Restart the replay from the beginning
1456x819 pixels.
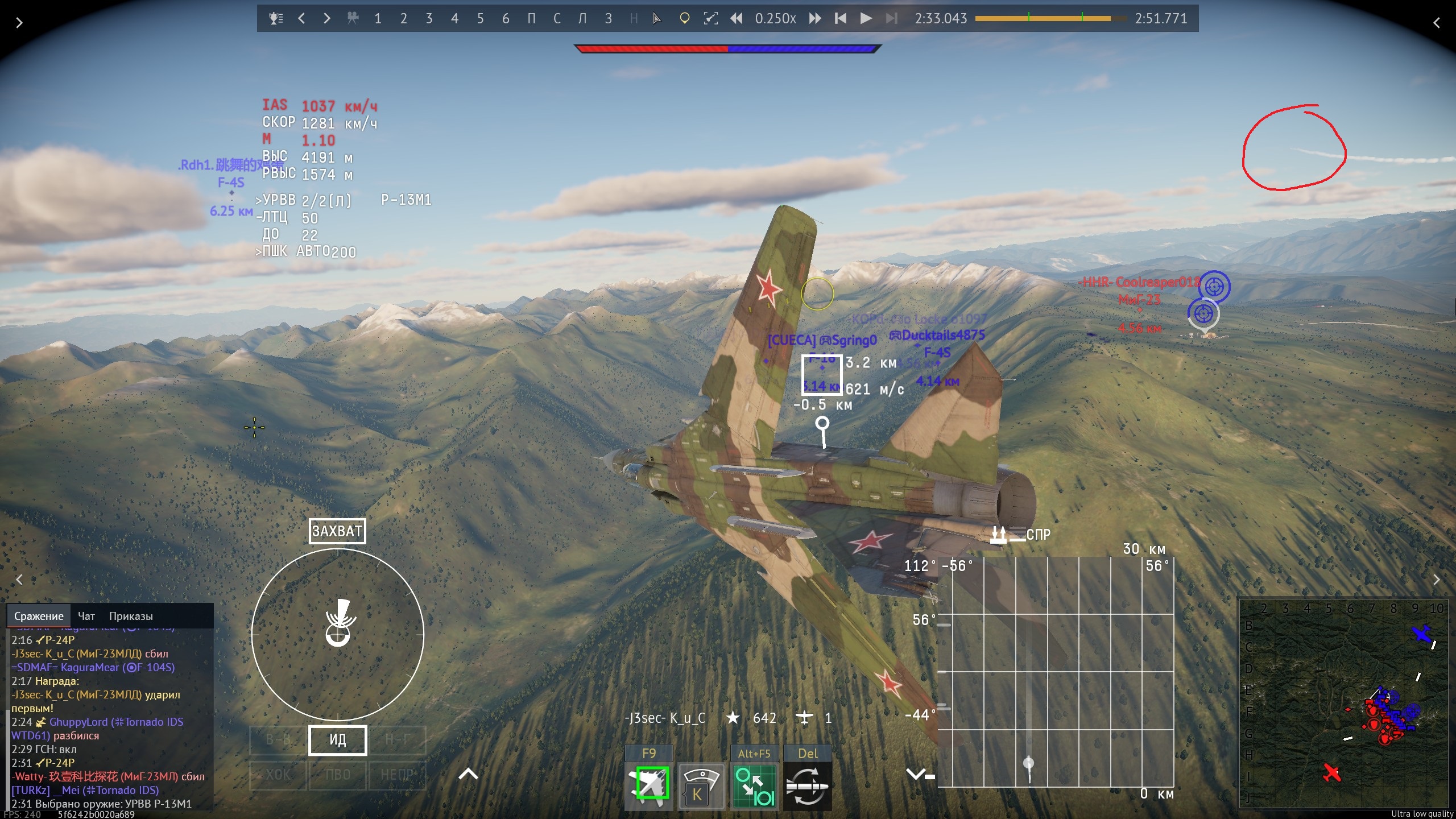coord(840,19)
